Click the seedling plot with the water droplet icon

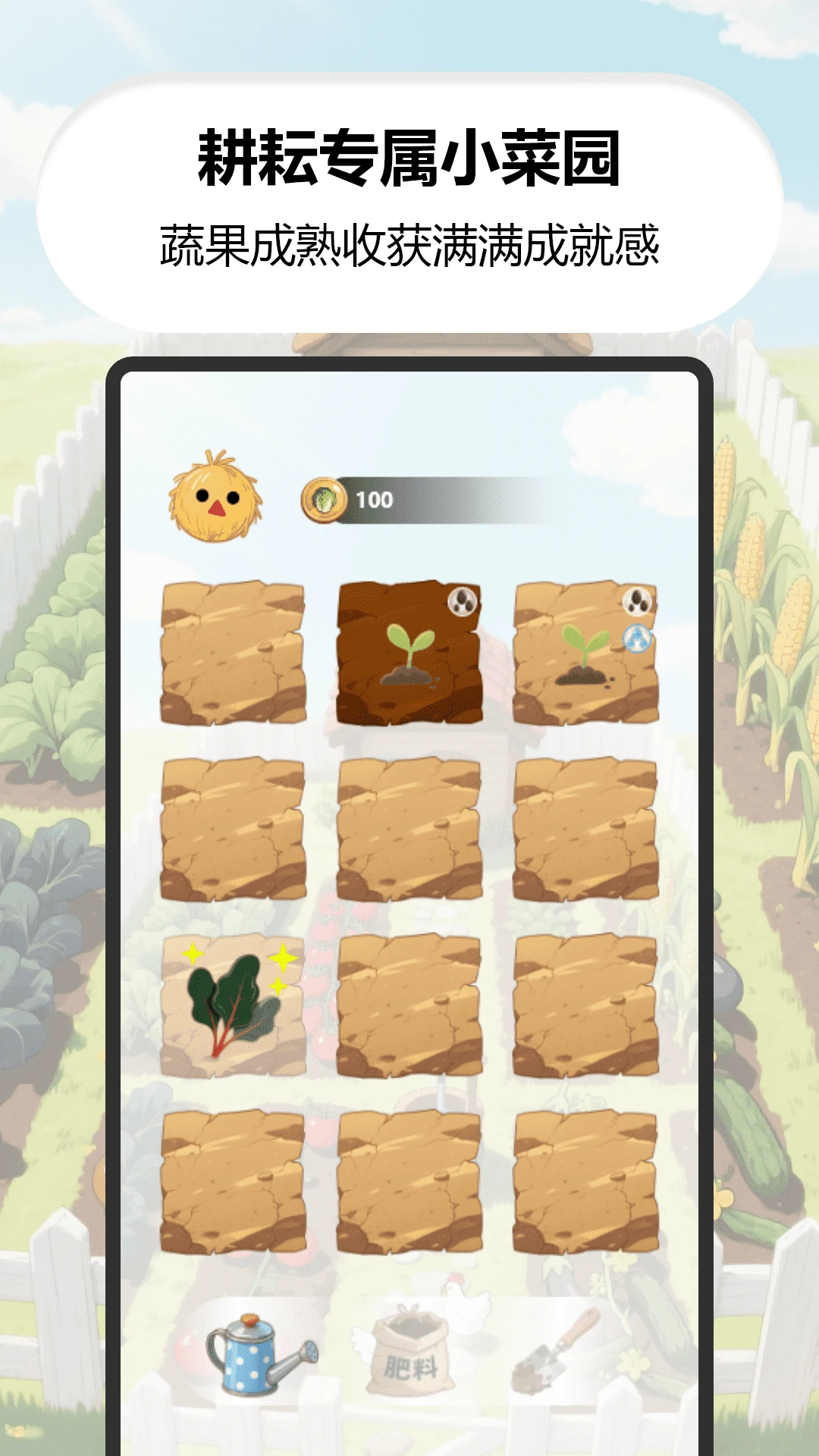585,653
